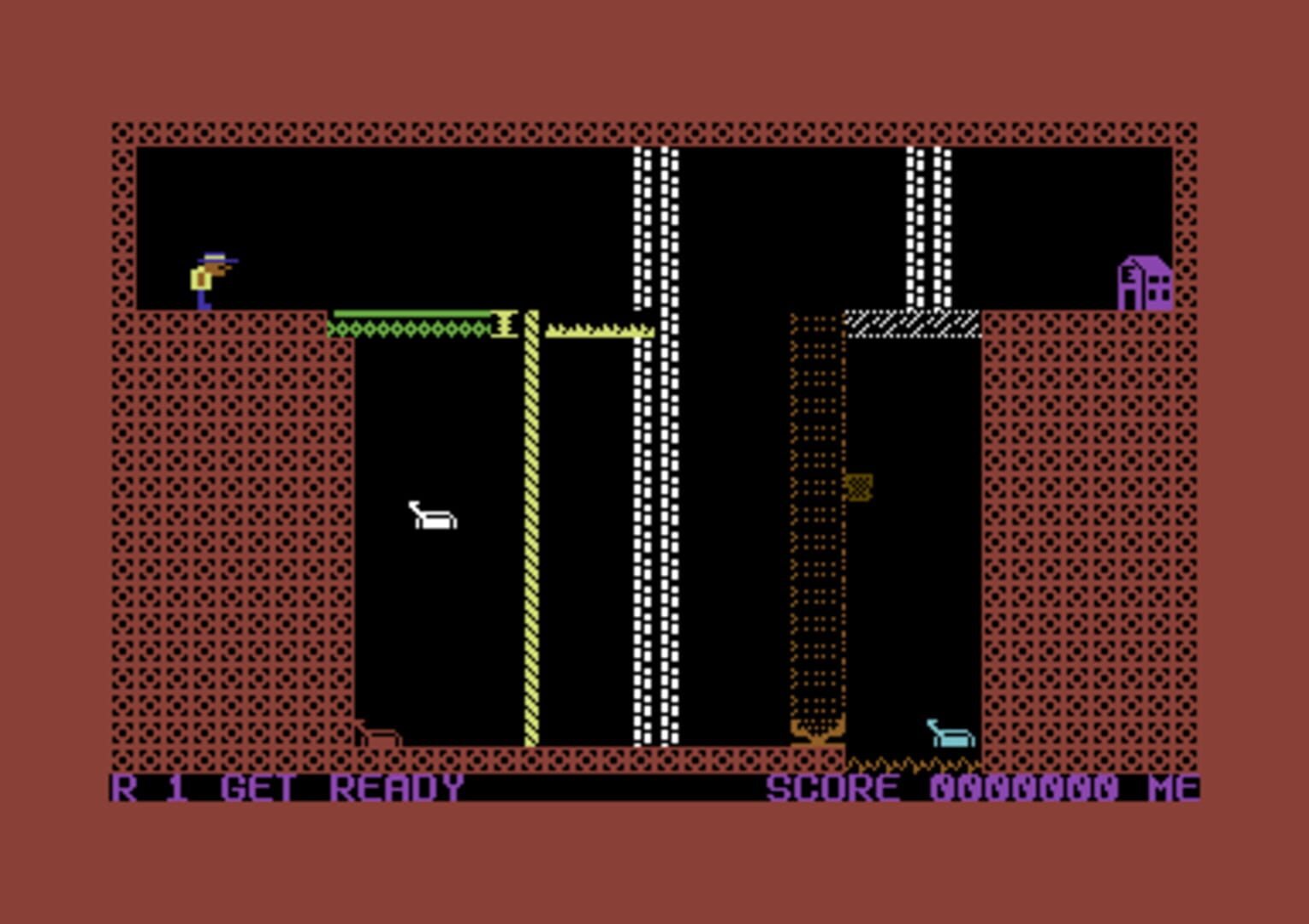1309x924 pixels.
Task: Click the cyan wheelbarrow near bottom right
Action: click(x=950, y=734)
